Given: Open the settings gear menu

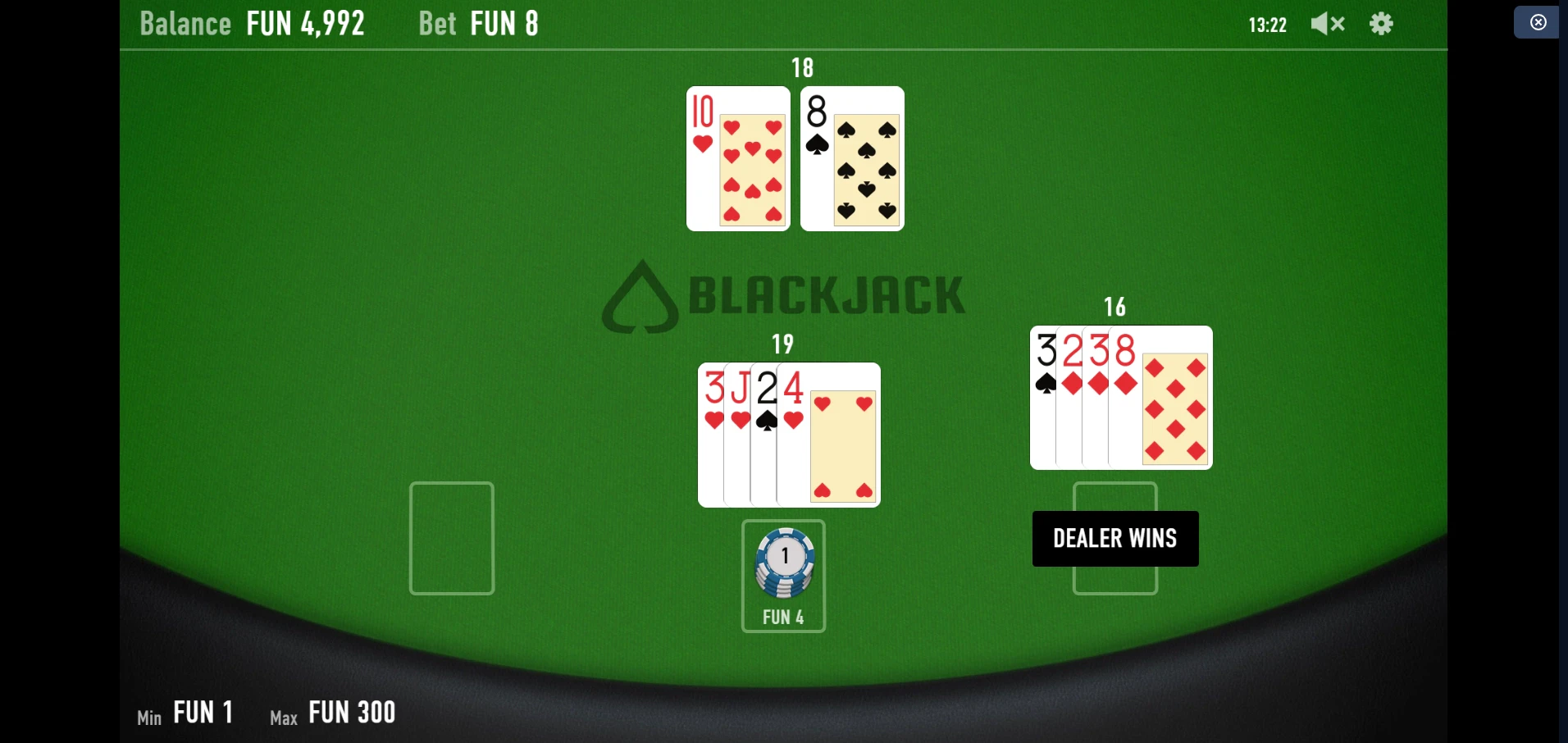Looking at the screenshot, I should [1381, 24].
